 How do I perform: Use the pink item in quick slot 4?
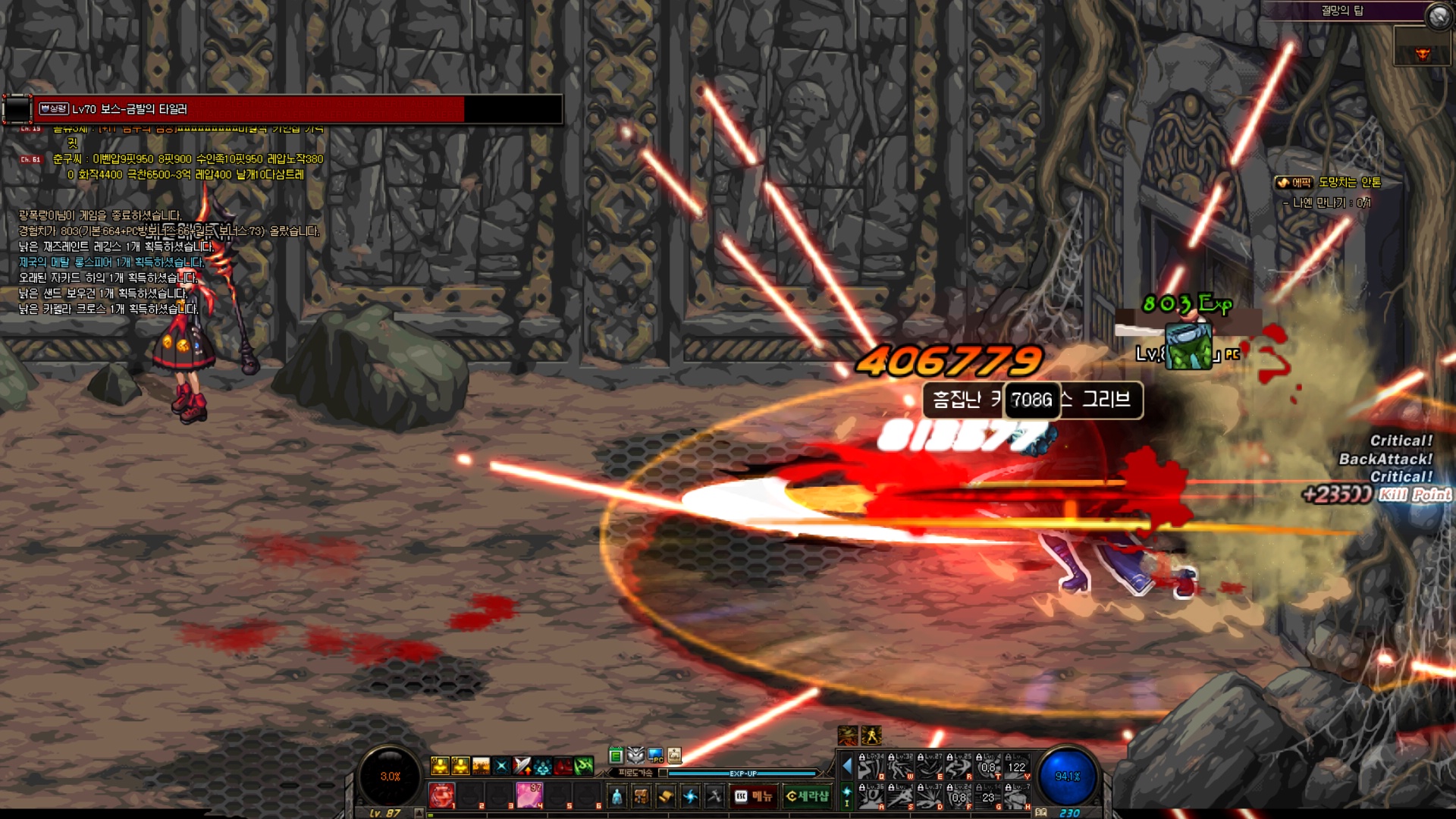(x=529, y=795)
